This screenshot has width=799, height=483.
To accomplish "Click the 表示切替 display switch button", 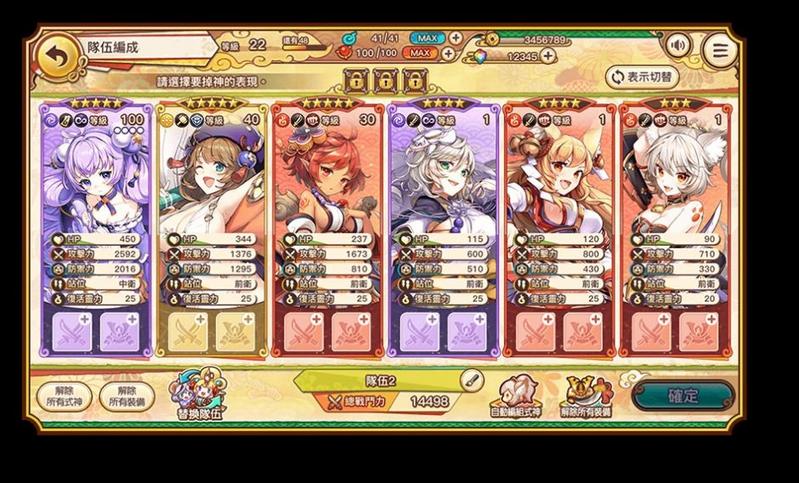I will (642, 76).
